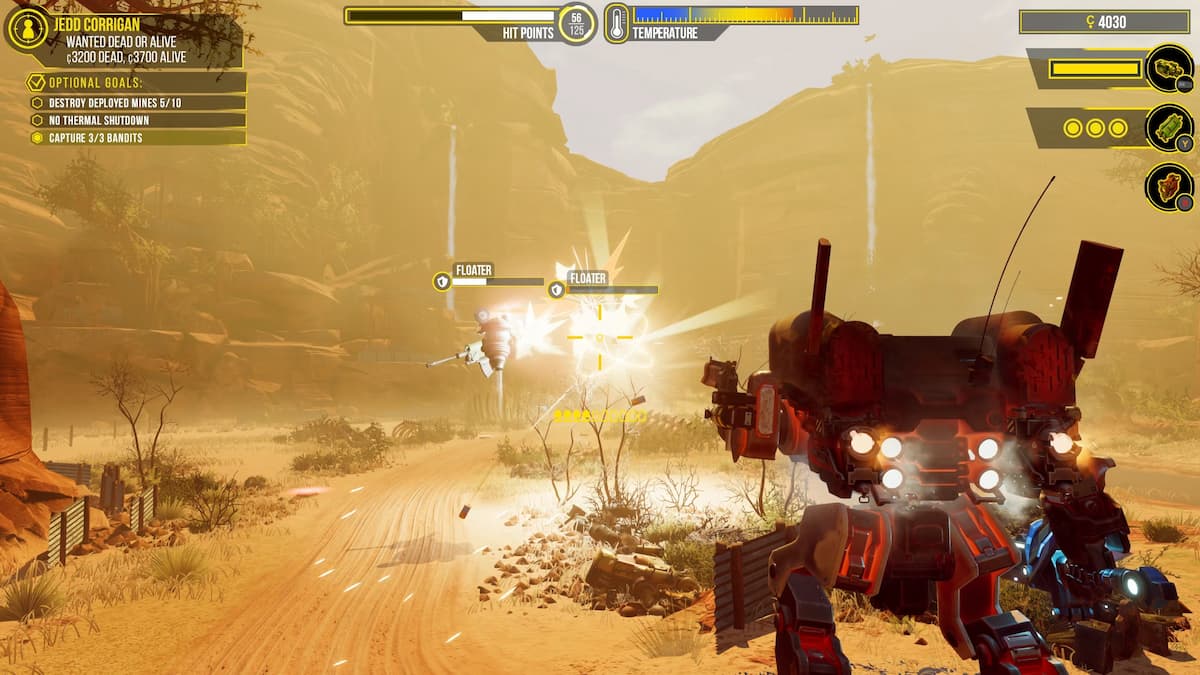Select the Jedd Corrigan bounty target icon
1200x675 pixels.
[27, 29]
